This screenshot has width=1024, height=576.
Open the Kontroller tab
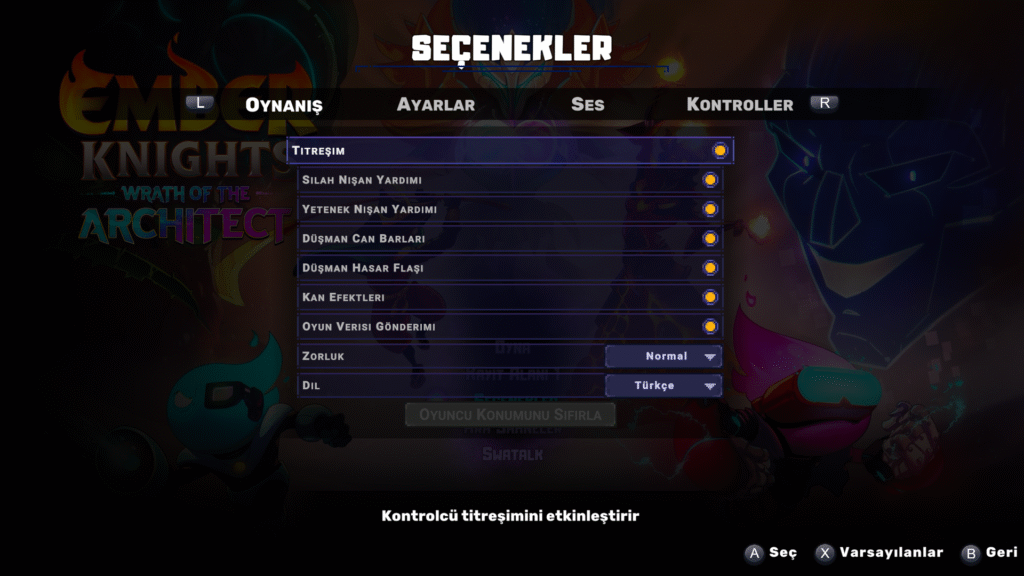pos(739,104)
